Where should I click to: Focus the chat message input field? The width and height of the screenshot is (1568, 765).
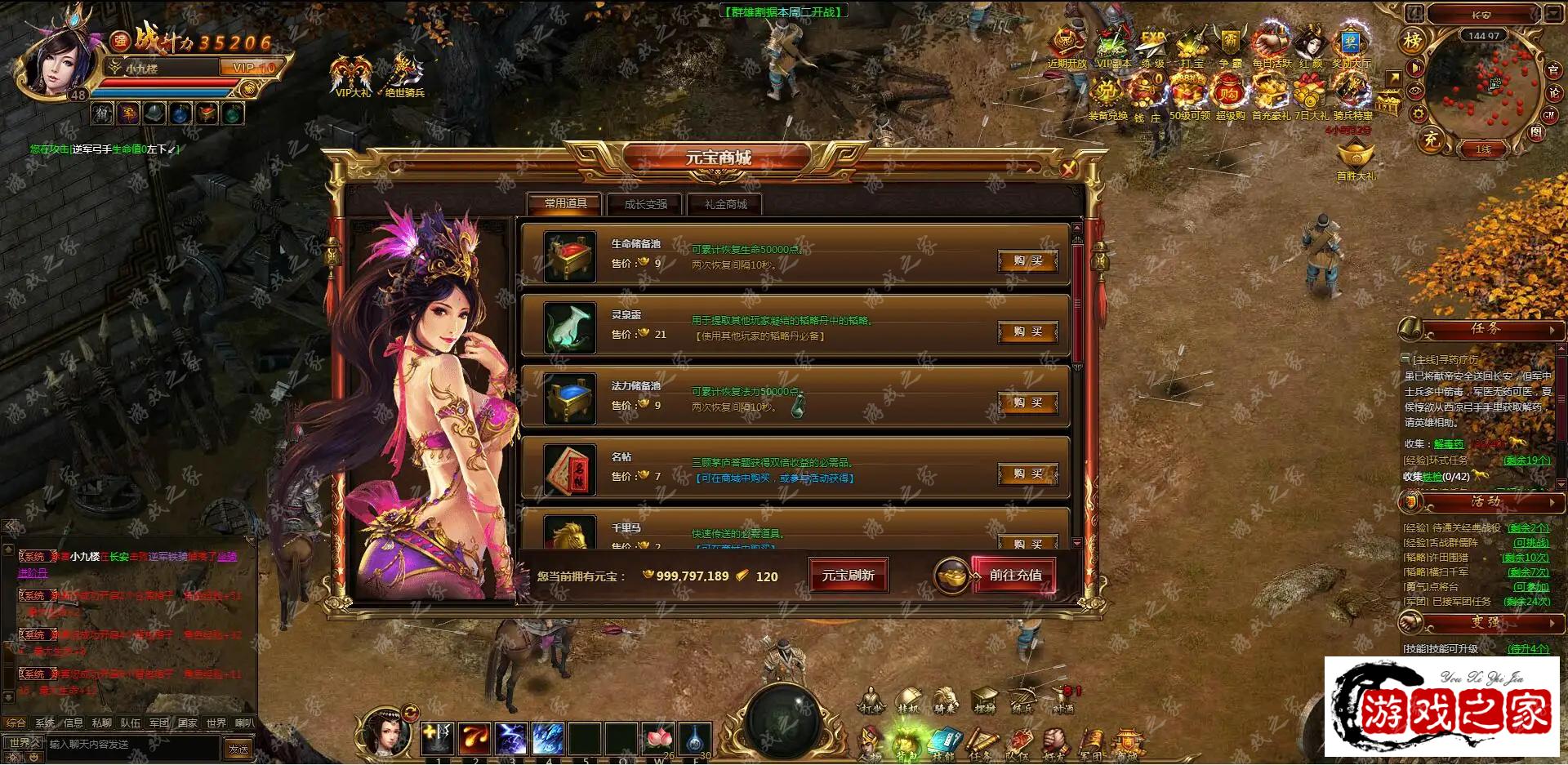[x=131, y=745]
